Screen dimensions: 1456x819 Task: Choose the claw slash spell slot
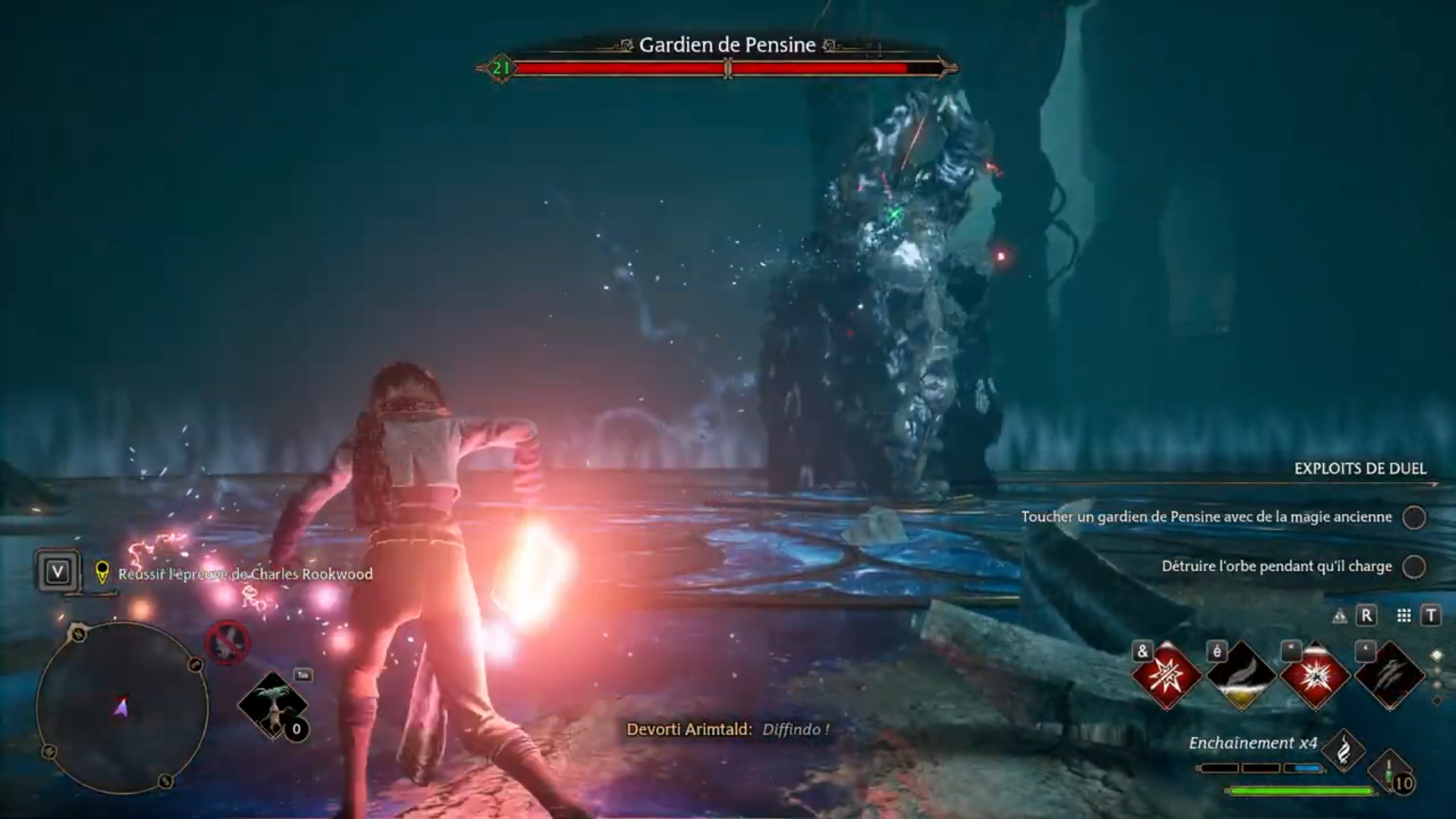[x=1389, y=676]
